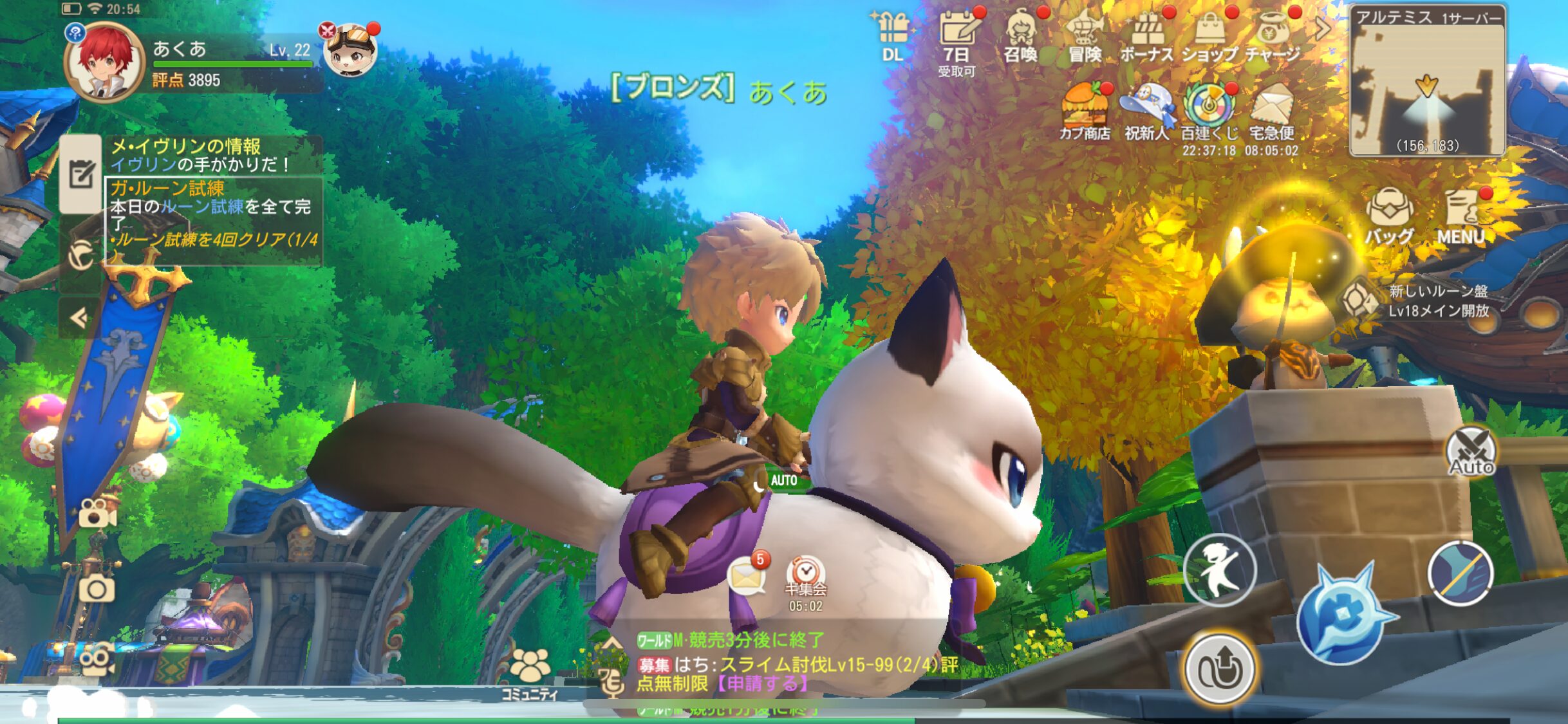Open the 宅急便 delivery envelope icon
This screenshot has height=724, width=1568.
point(1271,111)
